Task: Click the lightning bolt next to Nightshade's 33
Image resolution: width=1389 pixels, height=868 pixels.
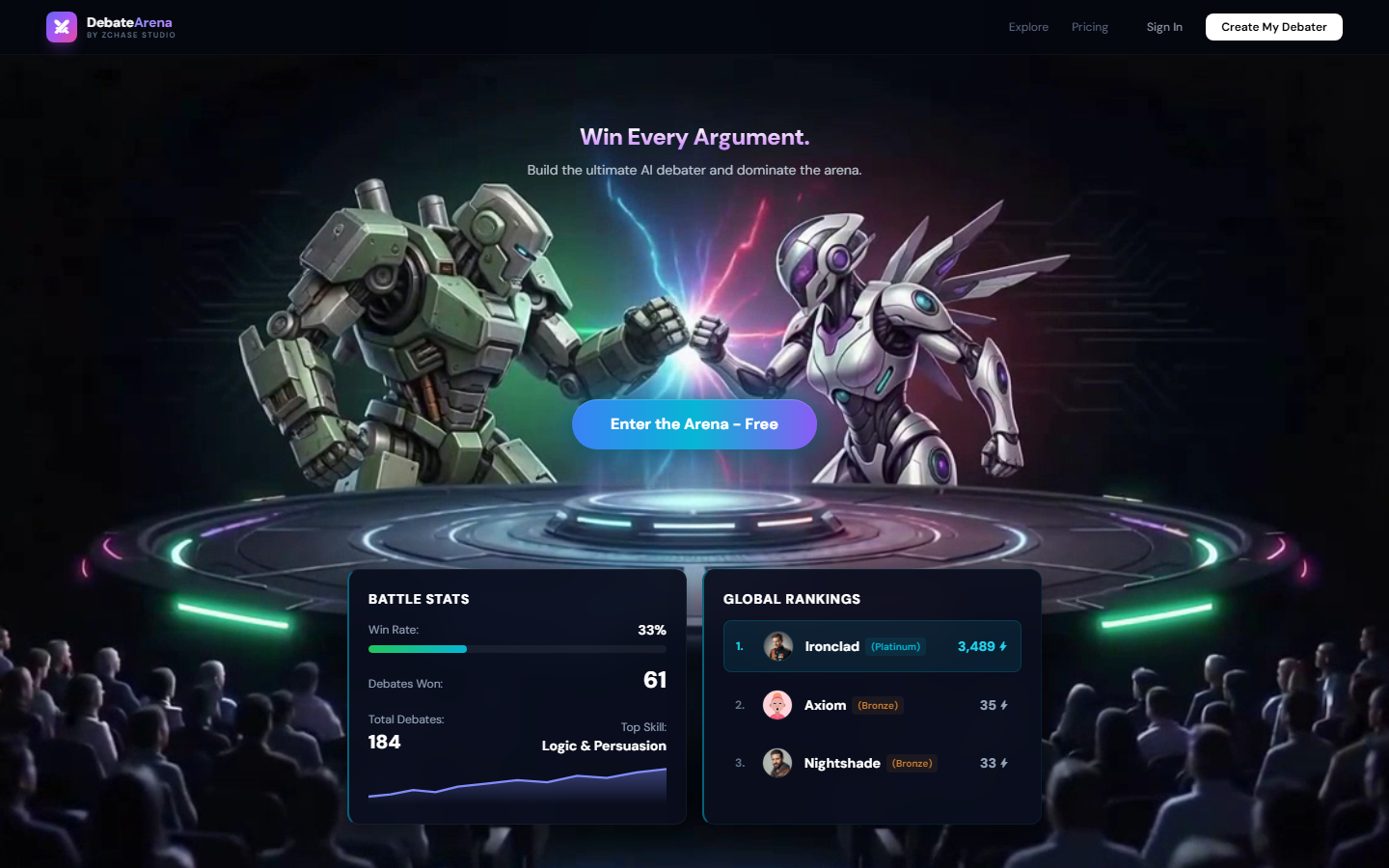Action: [x=1004, y=763]
